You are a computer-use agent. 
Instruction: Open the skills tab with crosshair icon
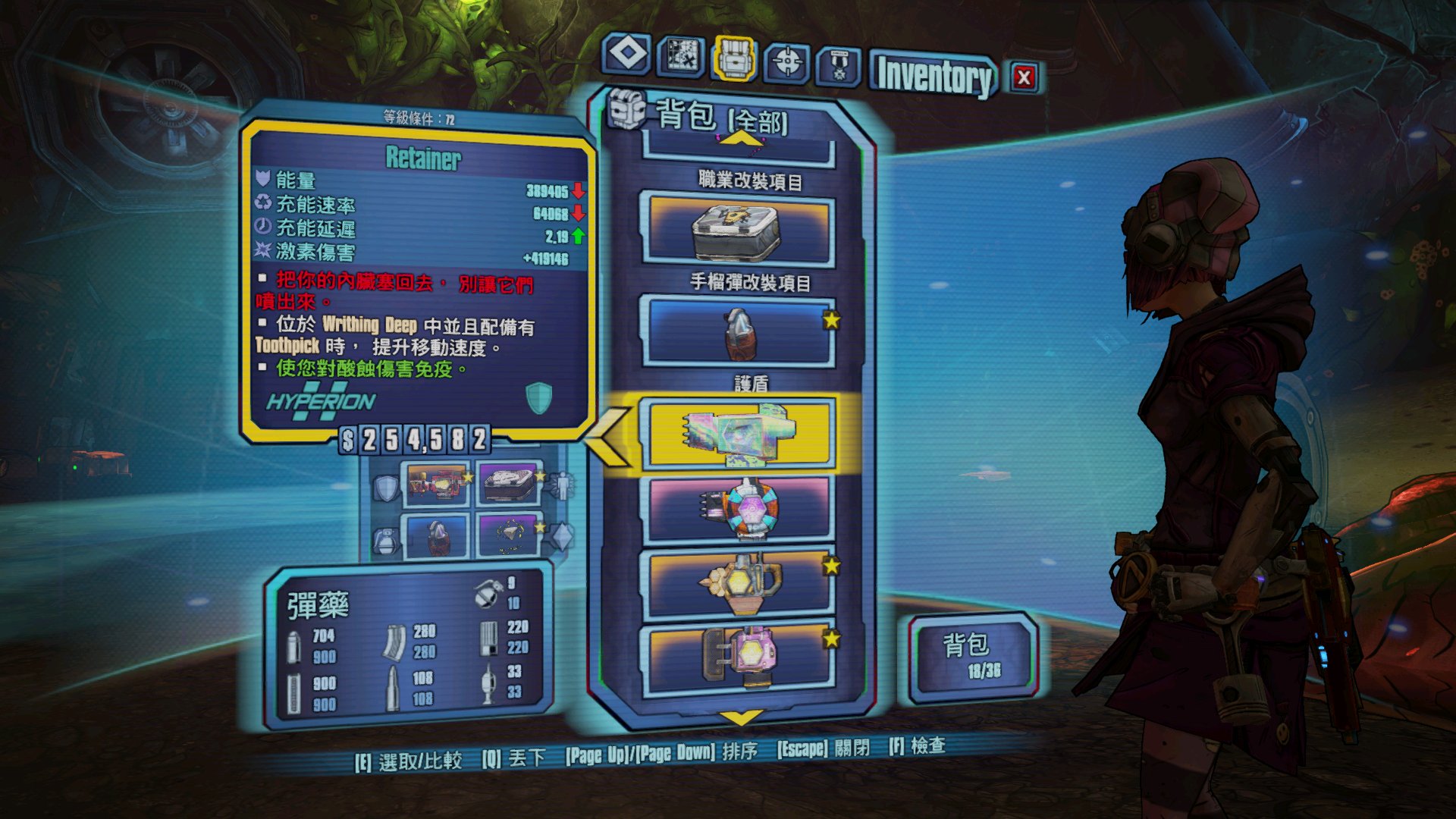[787, 61]
